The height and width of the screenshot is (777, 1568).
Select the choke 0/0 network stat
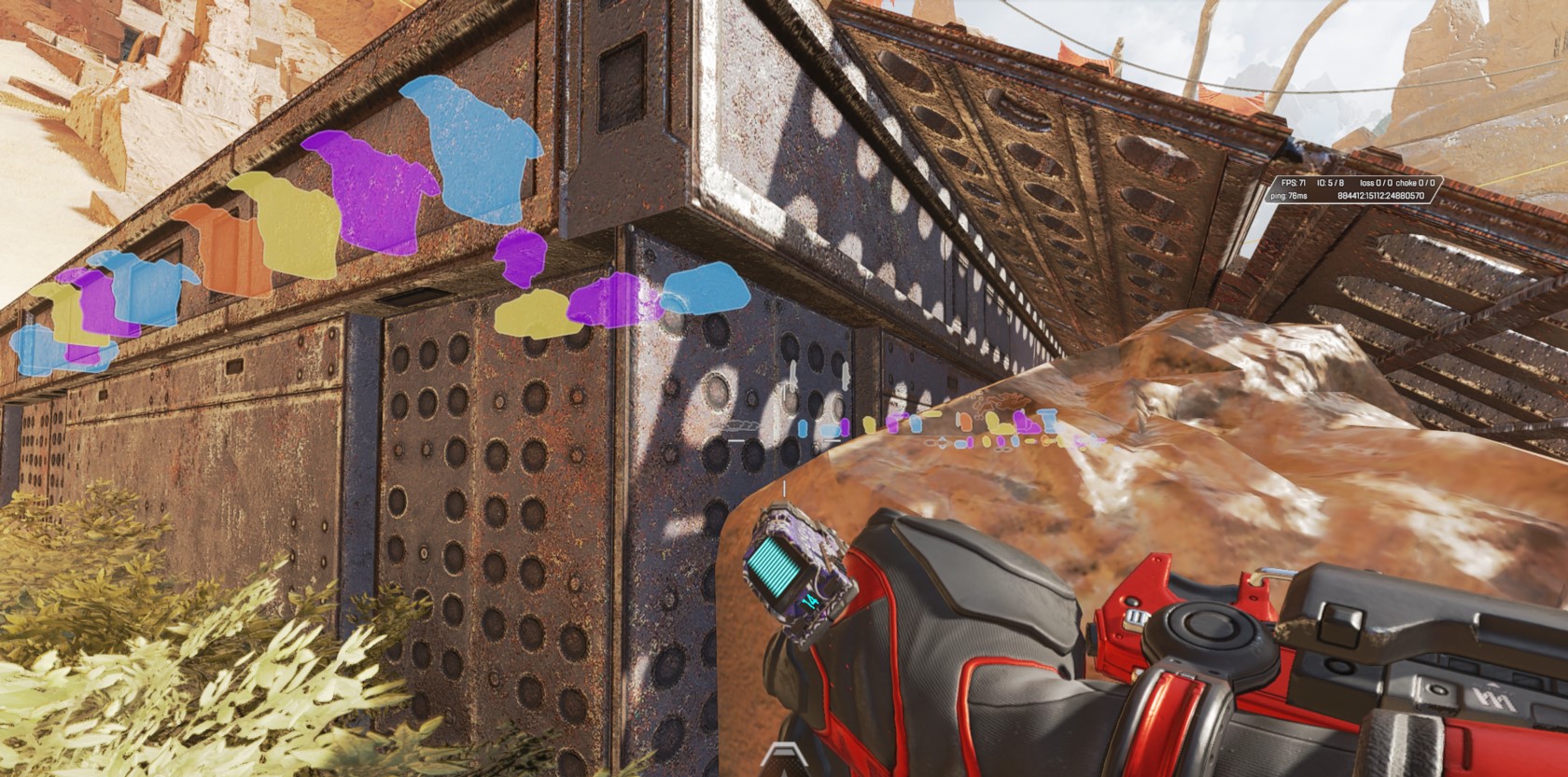pyautogui.click(x=1415, y=183)
